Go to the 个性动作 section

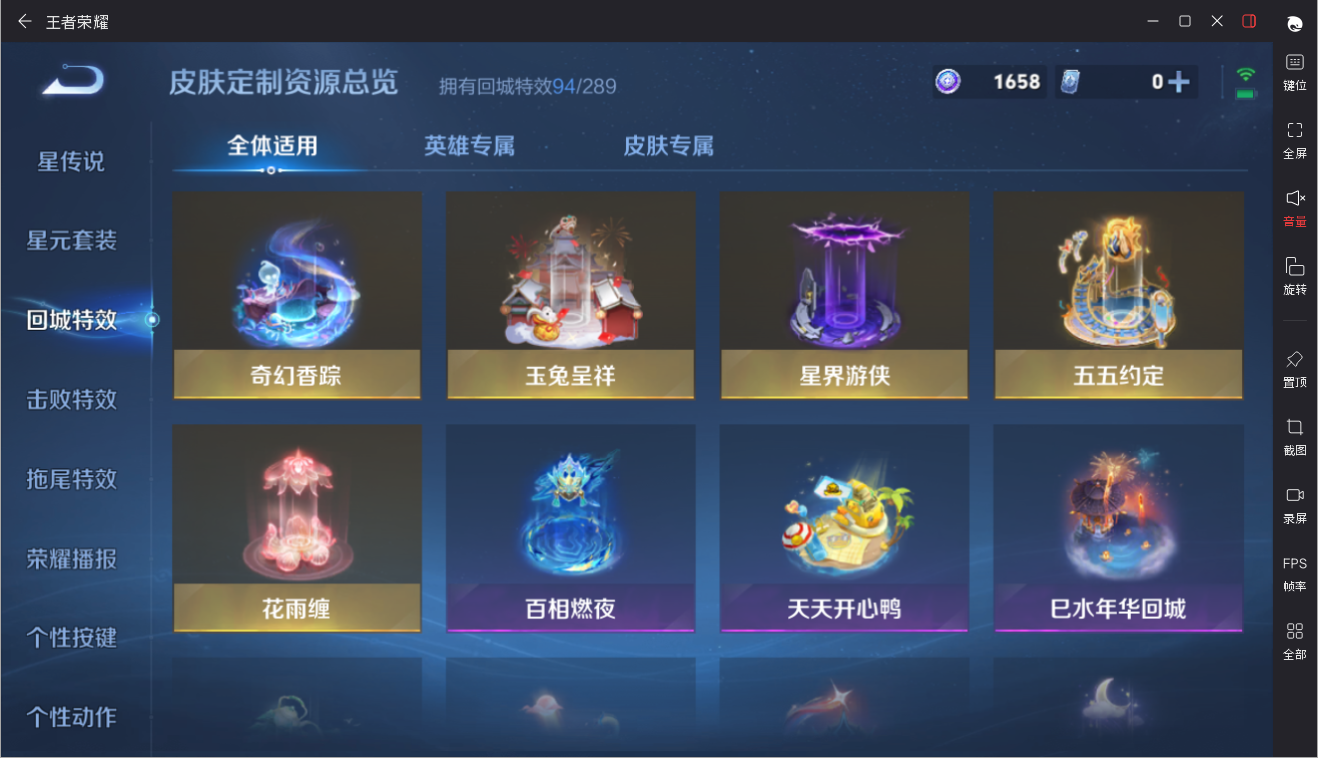71,716
